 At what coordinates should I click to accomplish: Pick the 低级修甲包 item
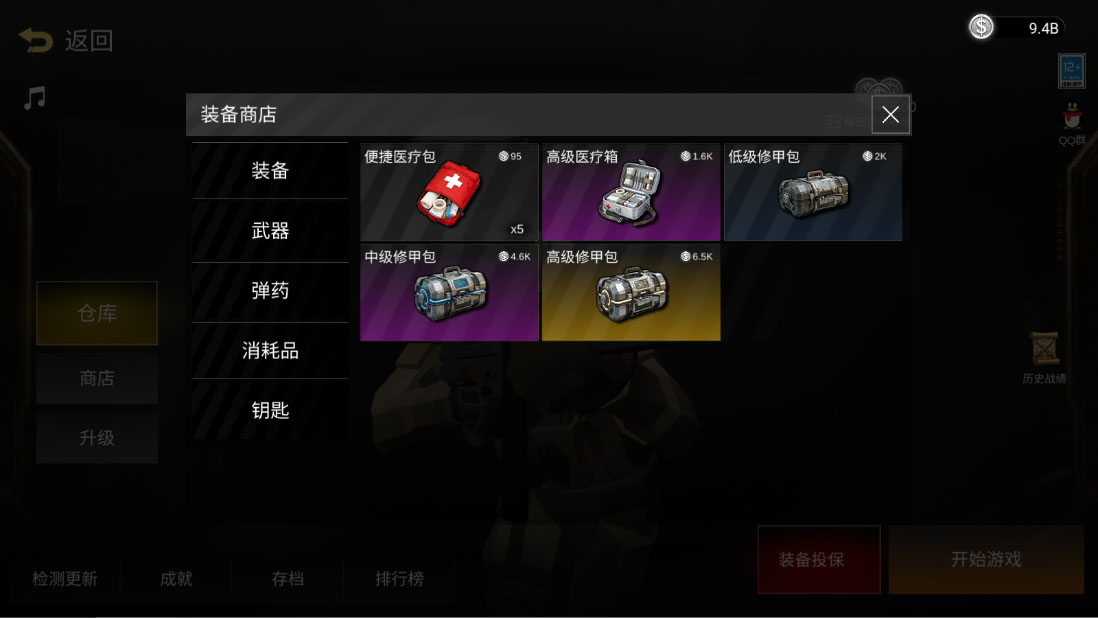pyautogui.click(x=812, y=192)
